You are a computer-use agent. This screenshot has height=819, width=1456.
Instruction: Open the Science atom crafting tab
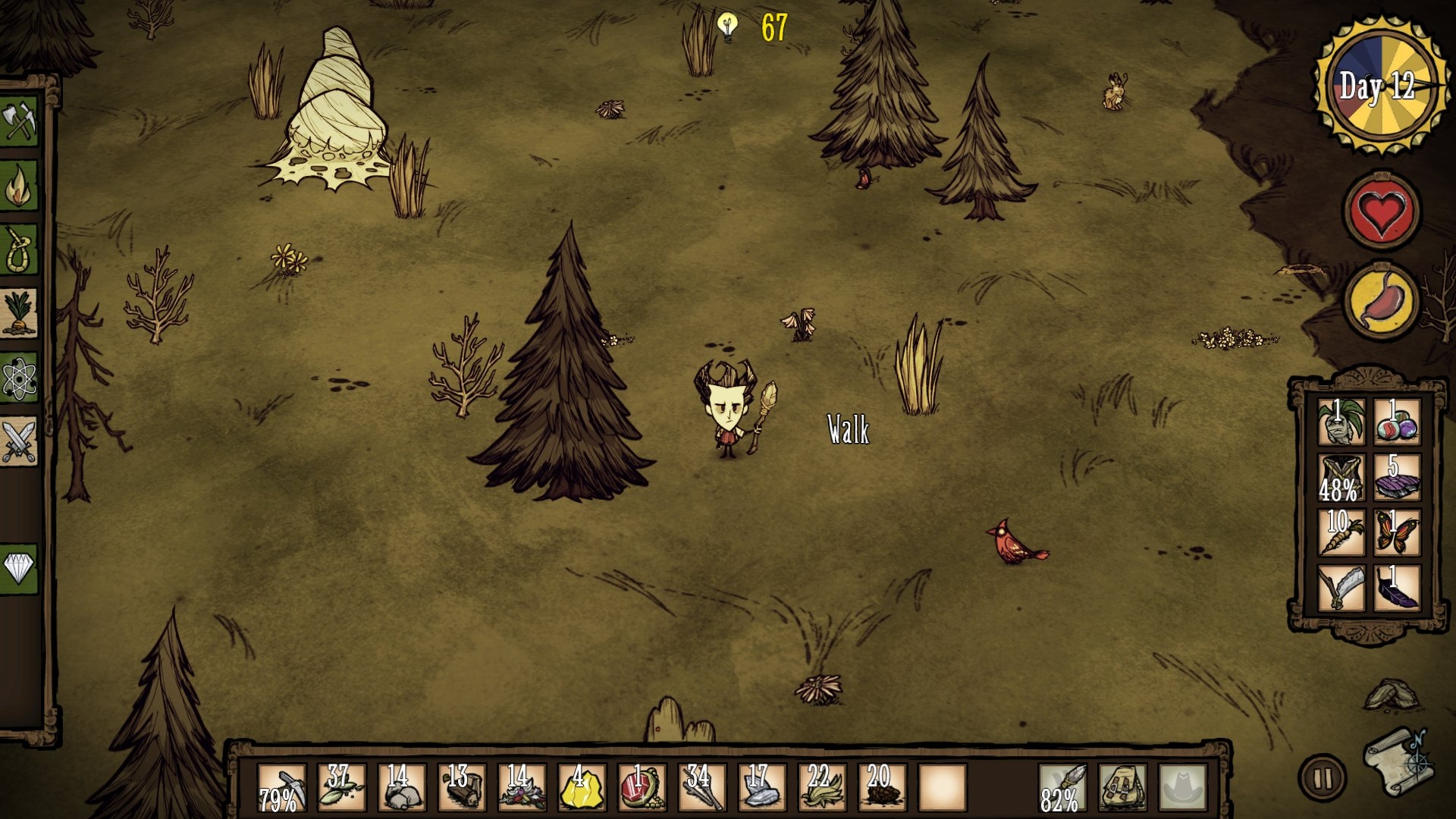[20, 378]
